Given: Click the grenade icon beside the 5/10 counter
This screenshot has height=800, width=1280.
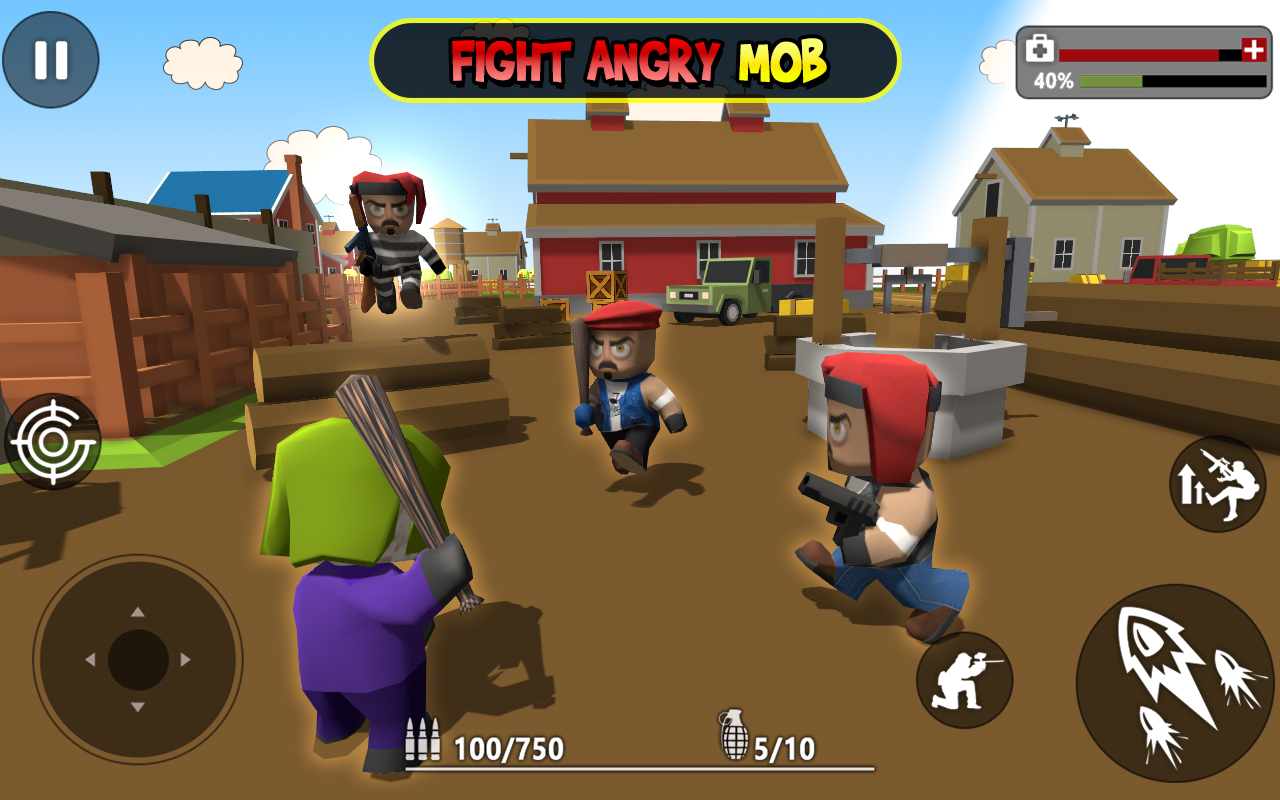Looking at the screenshot, I should 734,737.
